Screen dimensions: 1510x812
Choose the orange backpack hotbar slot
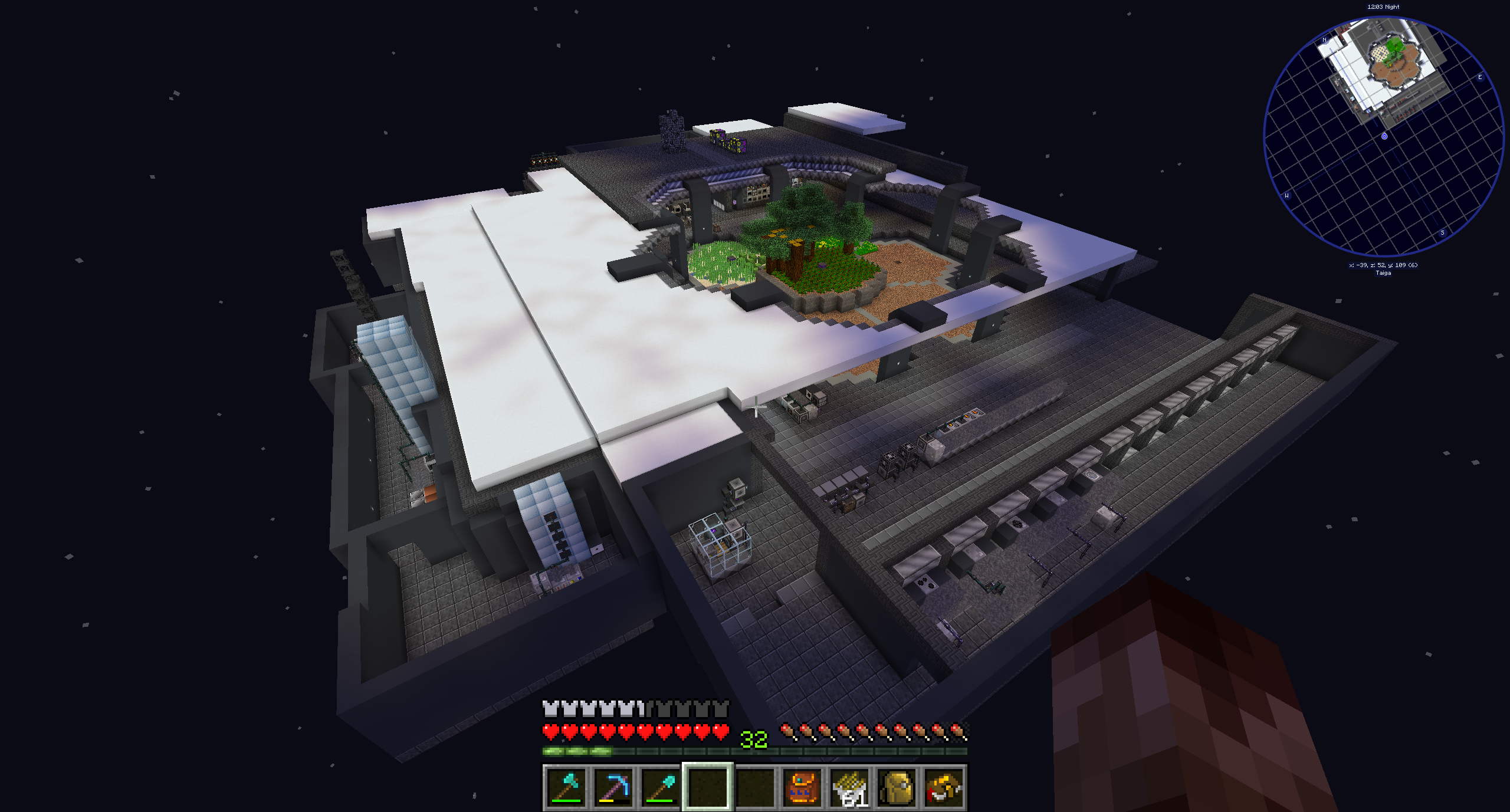[x=803, y=787]
